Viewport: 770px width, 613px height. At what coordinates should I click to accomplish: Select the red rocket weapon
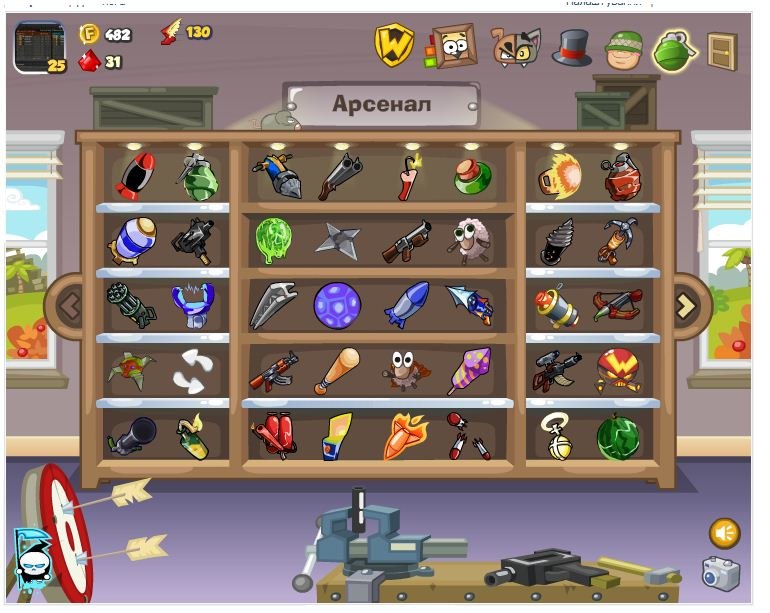134,176
